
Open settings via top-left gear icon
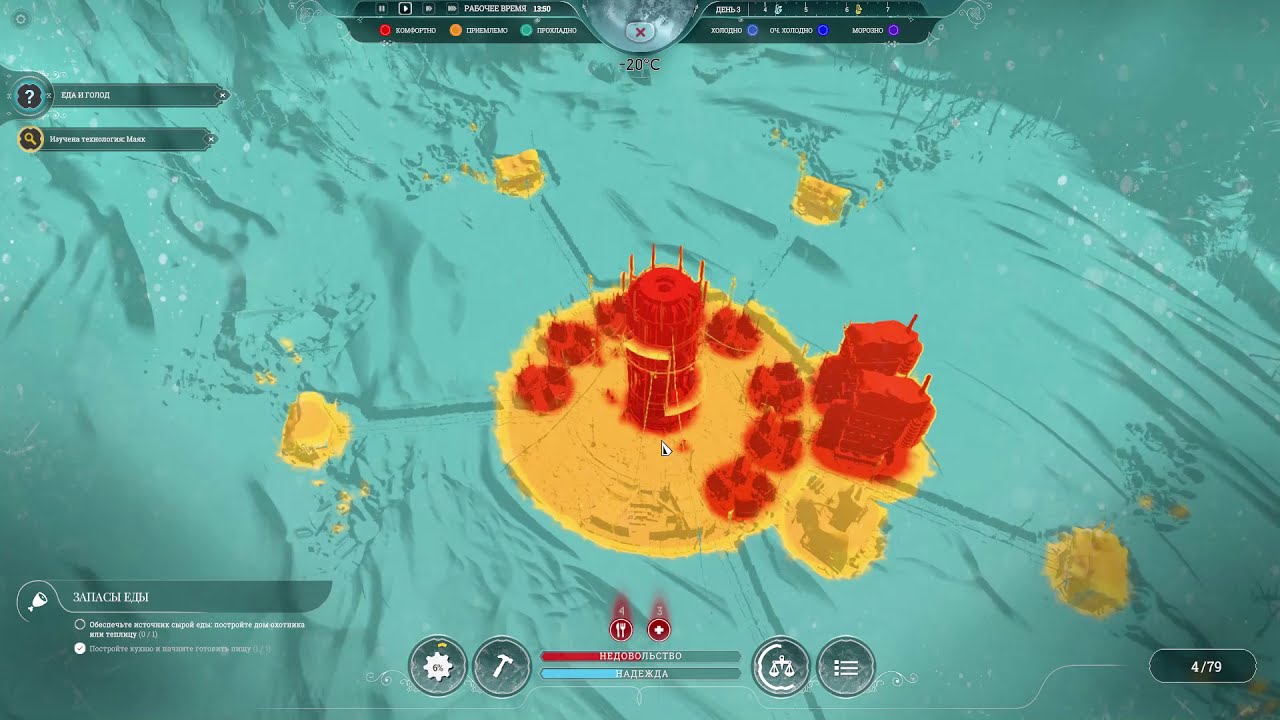(x=21, y=19)
